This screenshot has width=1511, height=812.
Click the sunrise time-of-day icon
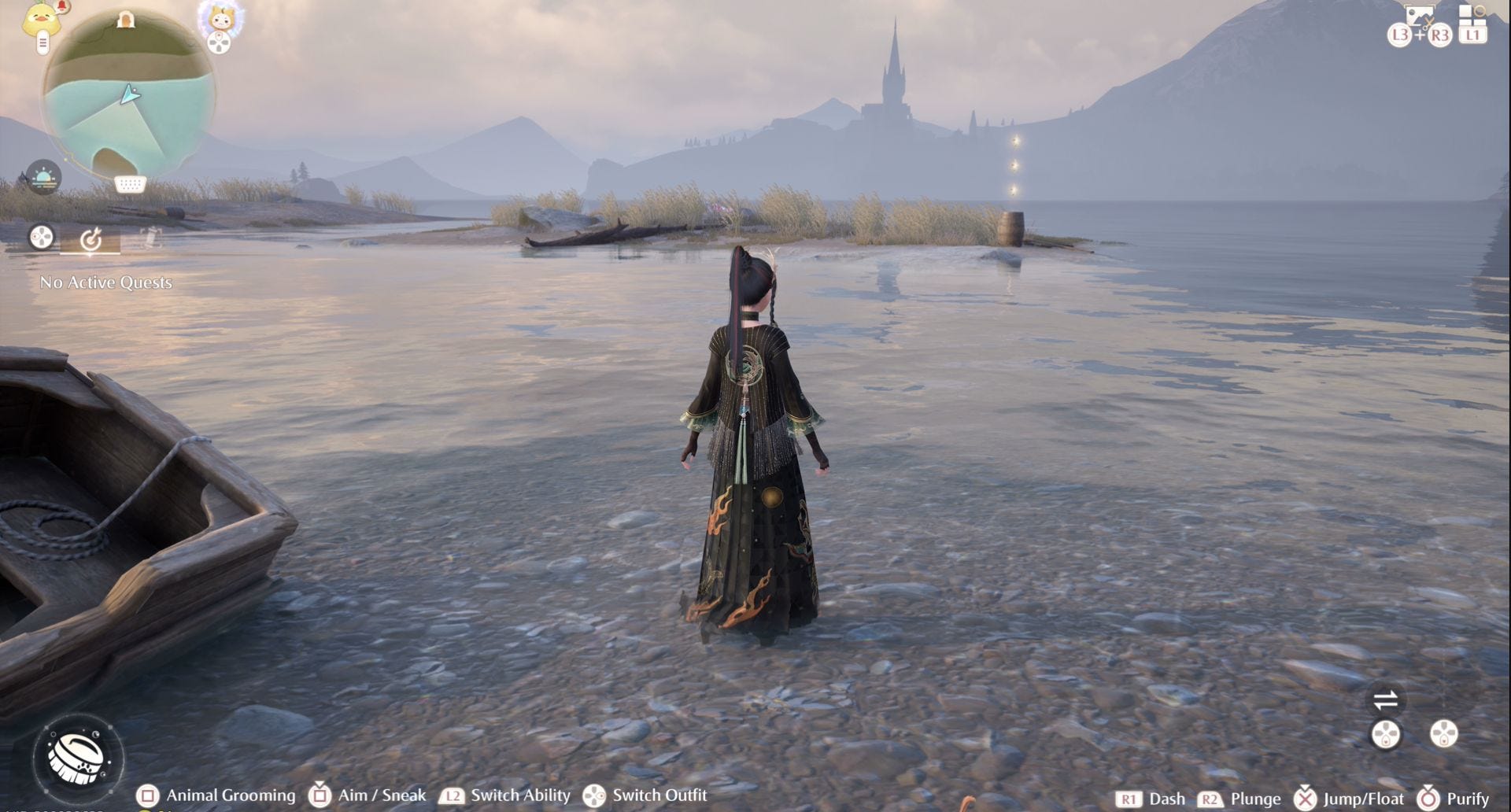pos(42,177)
